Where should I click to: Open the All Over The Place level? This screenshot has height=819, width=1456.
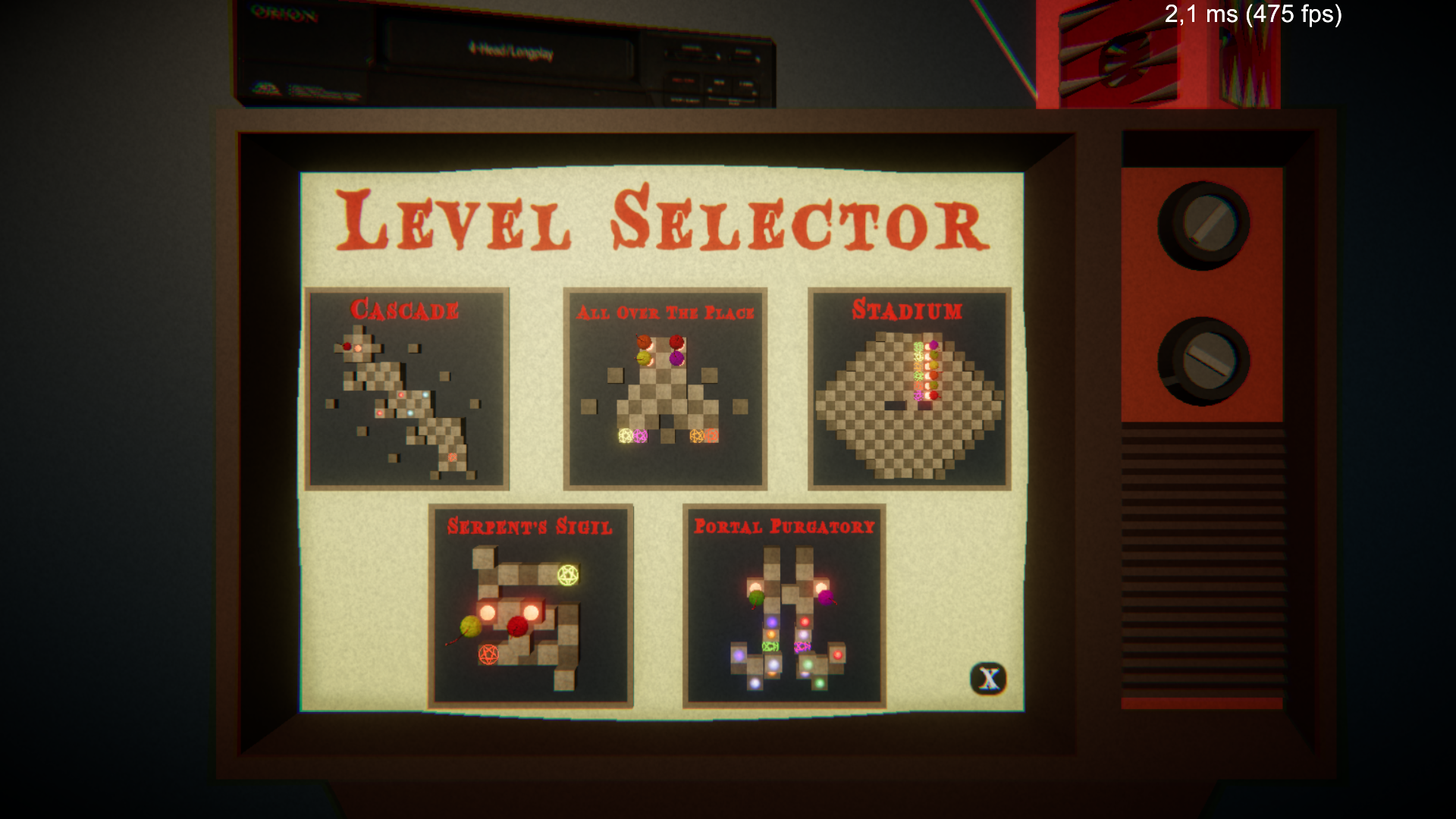[x=664, y=387]
